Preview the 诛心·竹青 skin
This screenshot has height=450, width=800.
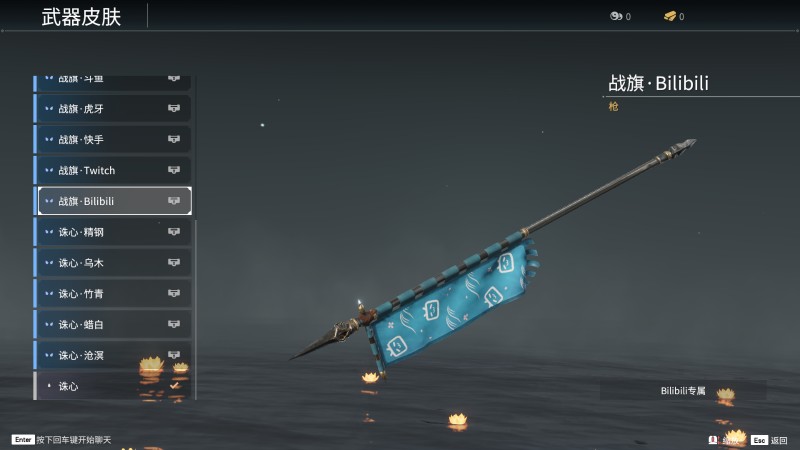(112, 294)
